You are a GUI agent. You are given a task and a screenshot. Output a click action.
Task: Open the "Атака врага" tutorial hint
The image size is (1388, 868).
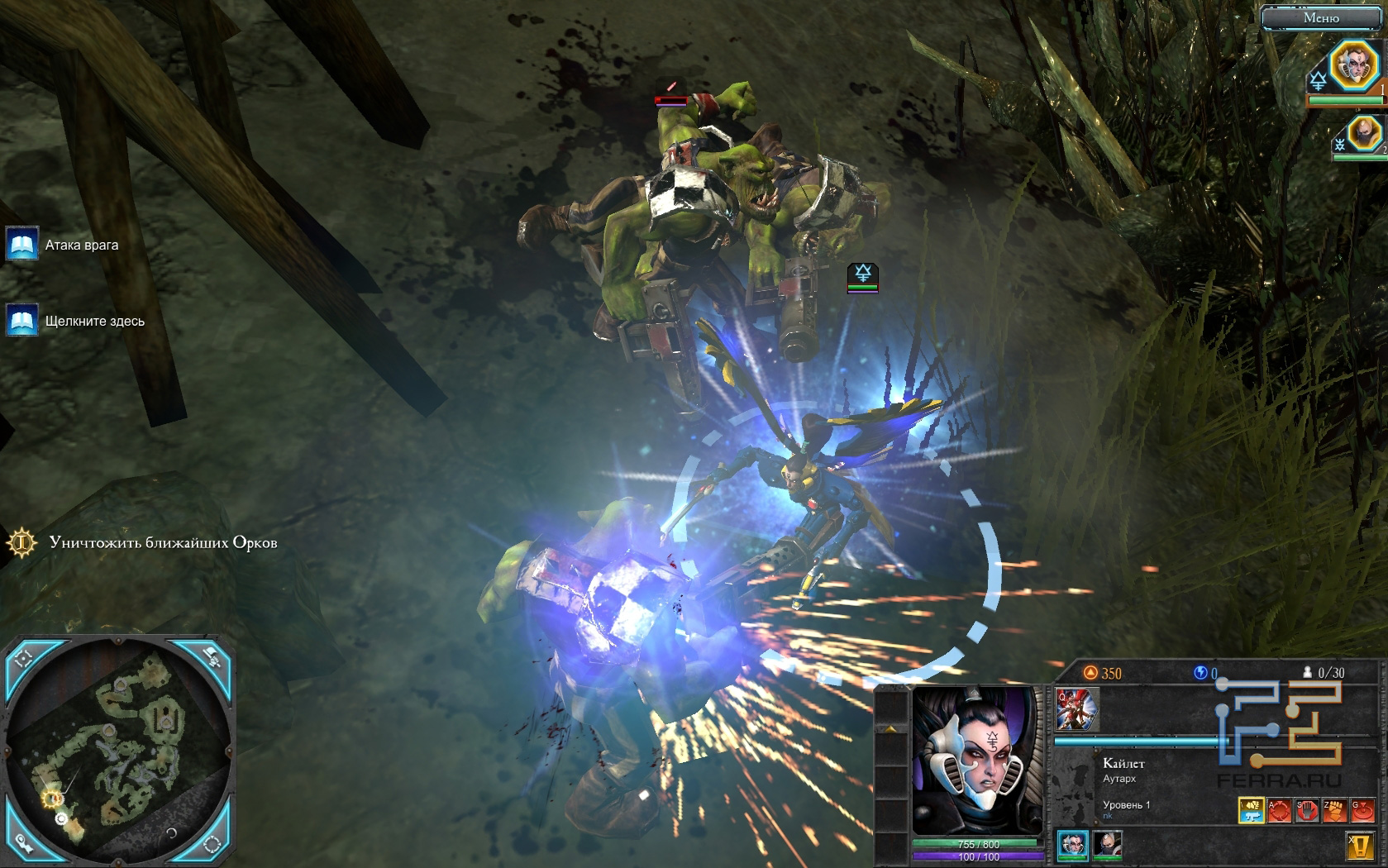tap(22, 245)
